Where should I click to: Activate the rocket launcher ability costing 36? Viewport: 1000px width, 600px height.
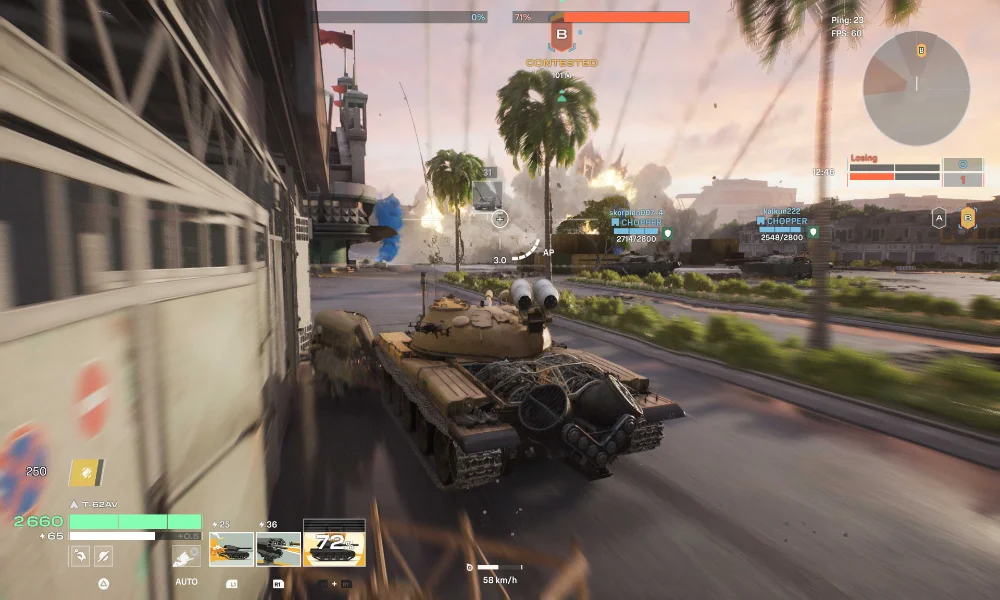[x=278, y=548]
